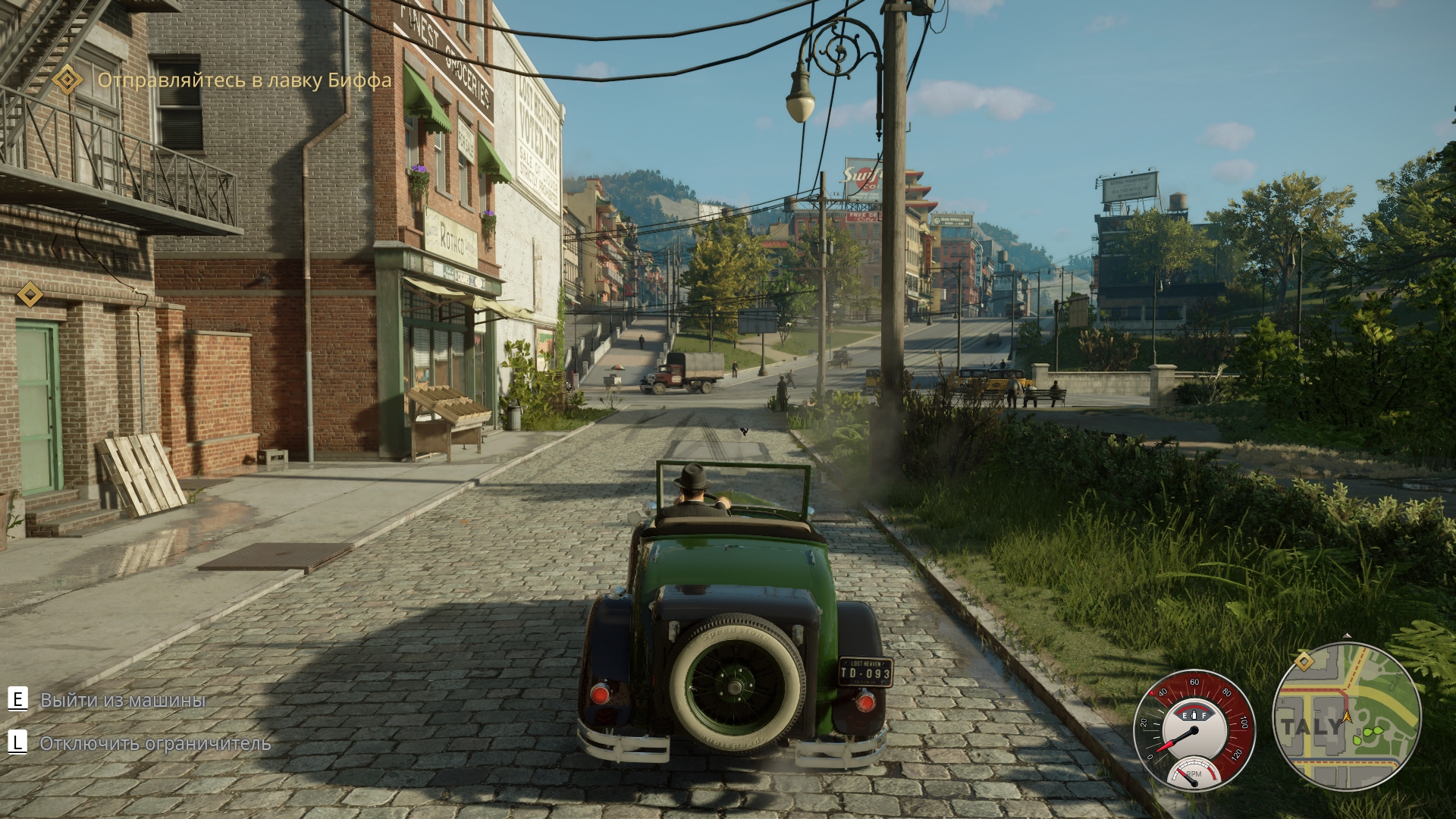Click the objective diamond on the minimap edge

click(1304, 661)
